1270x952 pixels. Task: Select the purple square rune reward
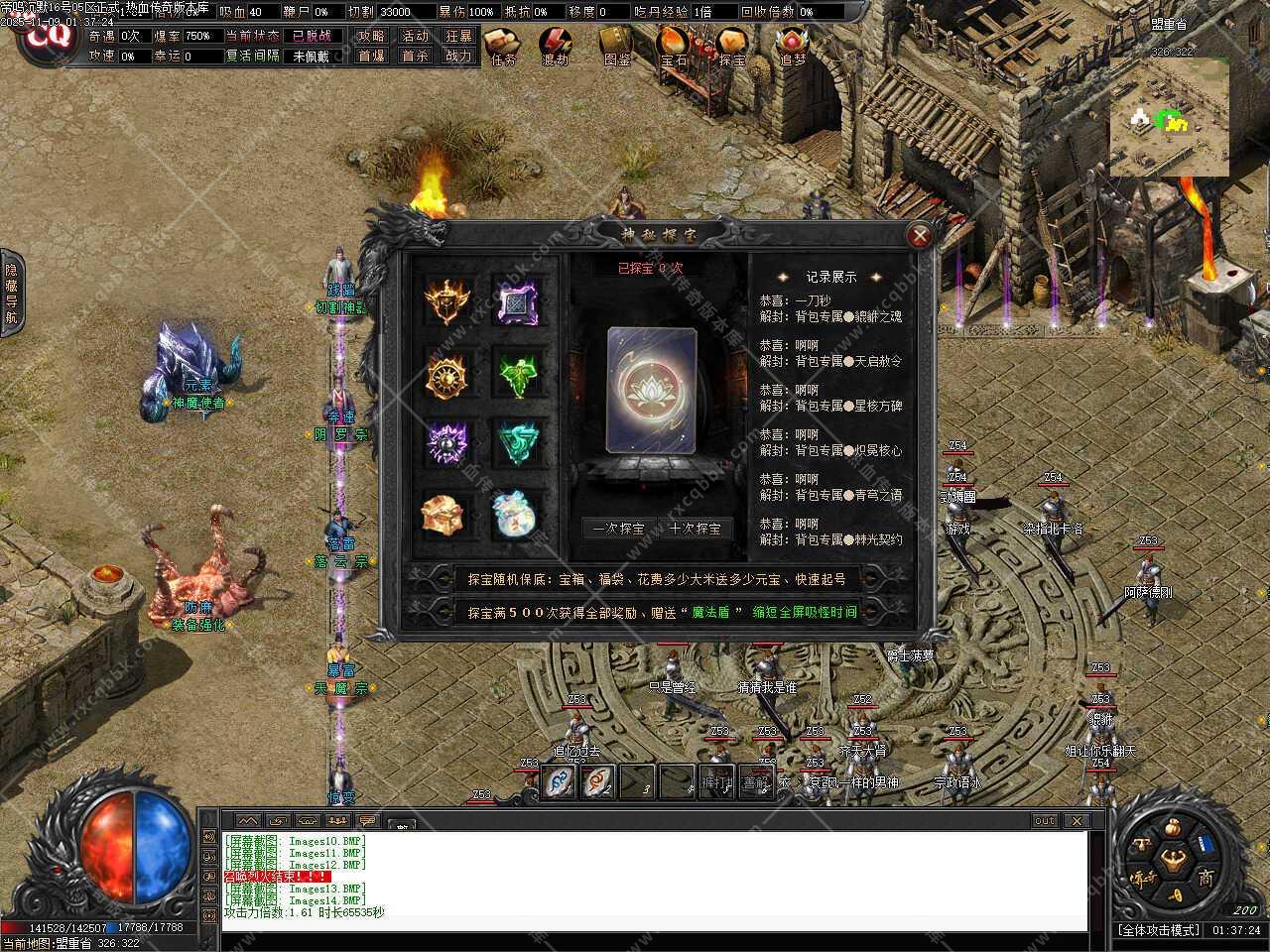click(515, 300)
